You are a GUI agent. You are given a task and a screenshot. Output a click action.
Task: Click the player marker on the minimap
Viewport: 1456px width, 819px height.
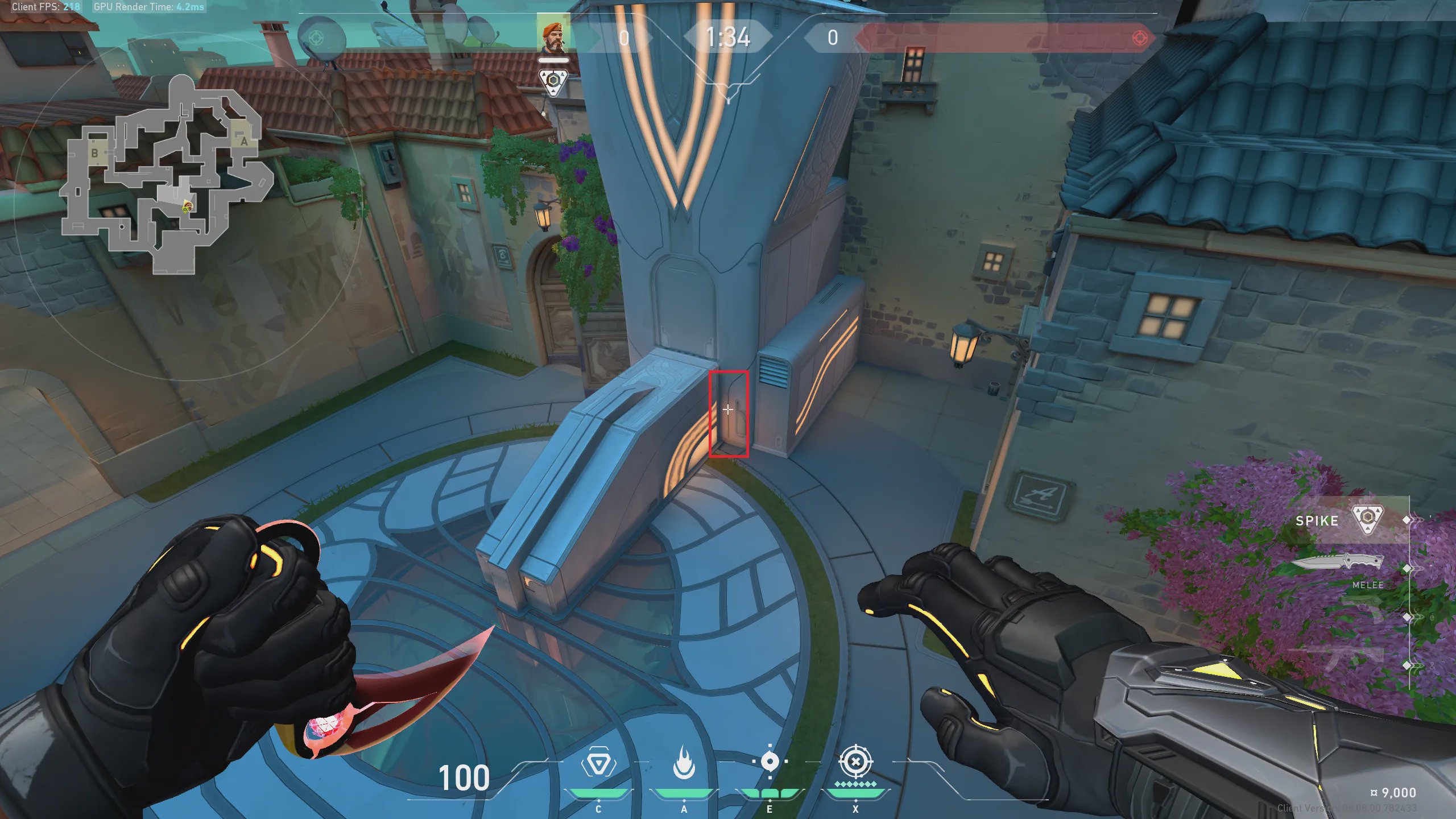[187, 208]
